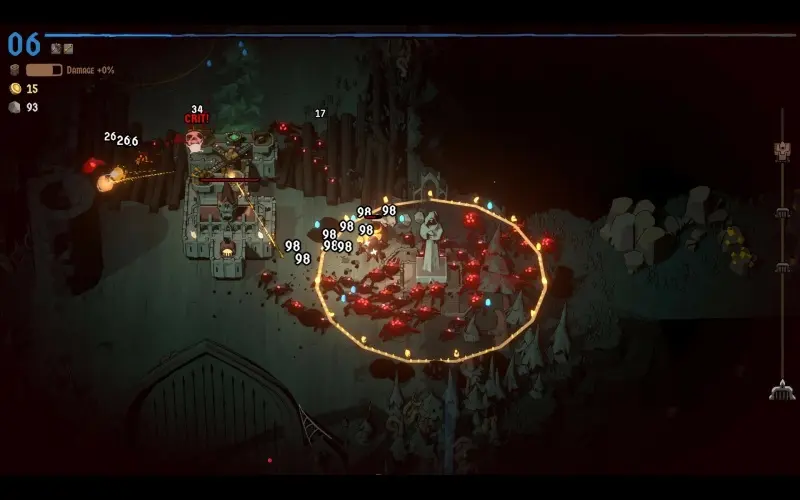
Task: Click the gold coin currency icon
Action: [15, 89]
